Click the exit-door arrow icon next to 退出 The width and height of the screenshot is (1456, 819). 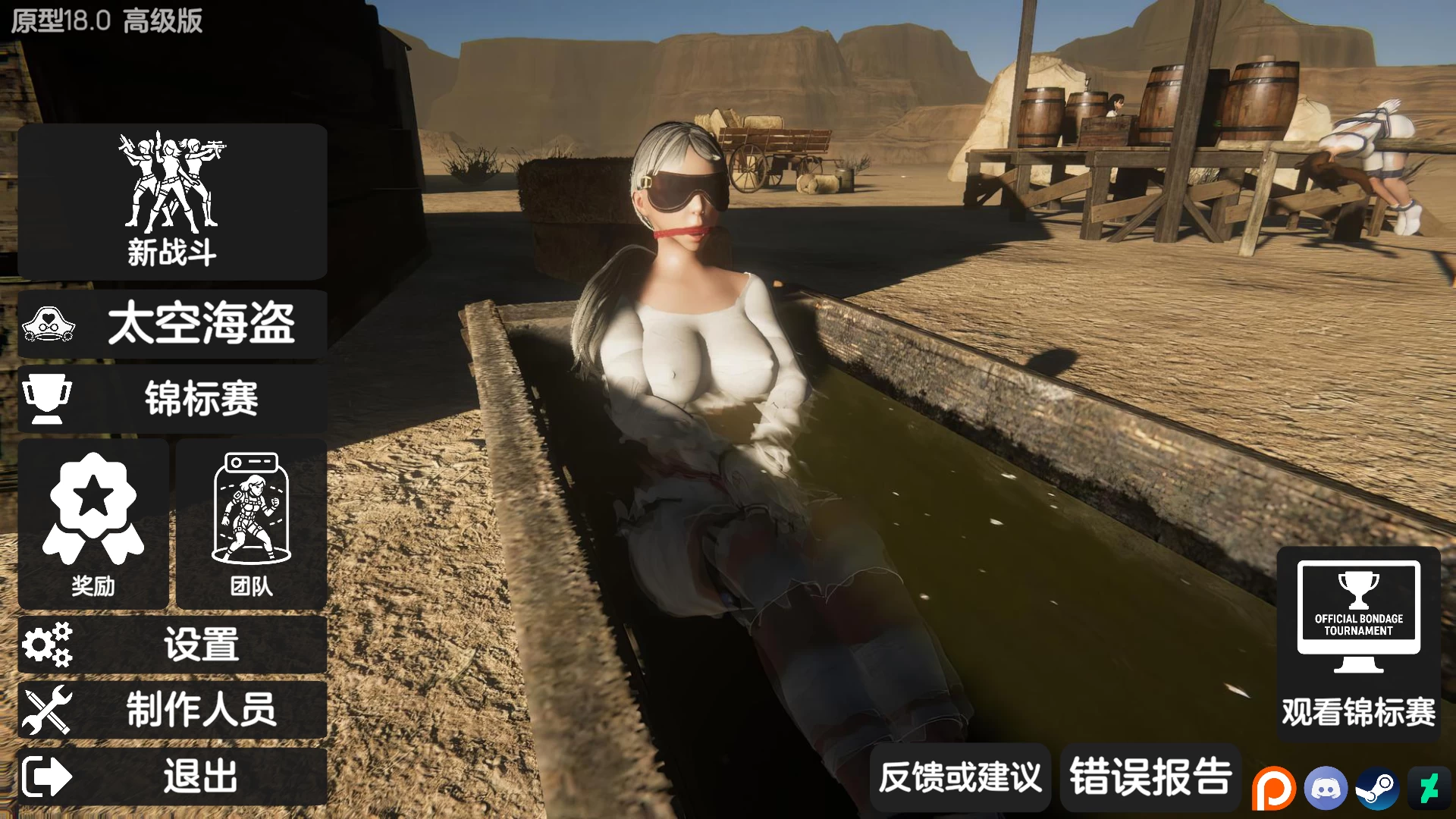pyautogui.click(x=45, y=776)
